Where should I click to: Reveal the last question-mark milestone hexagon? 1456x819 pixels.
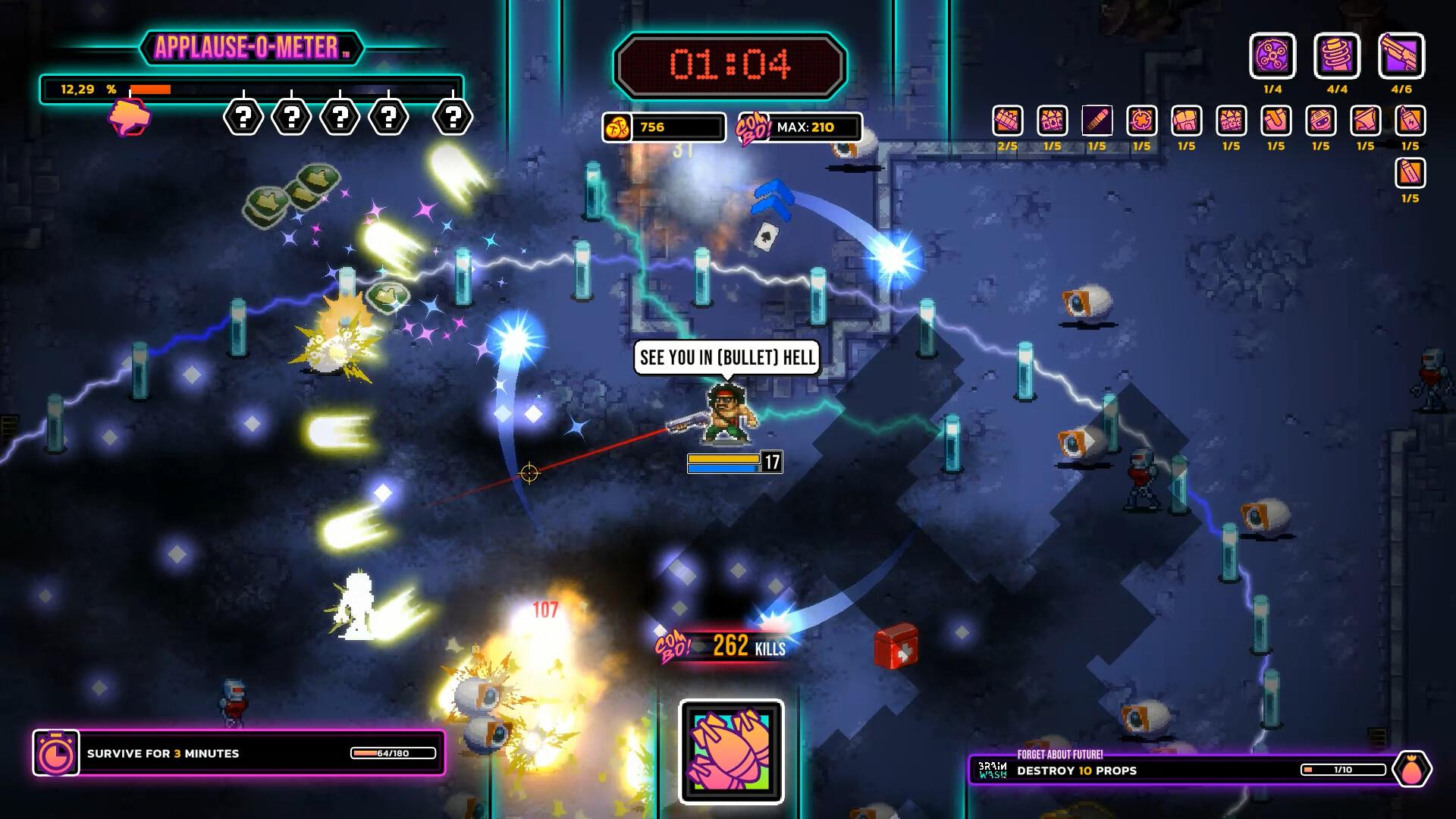click(452, 118)
